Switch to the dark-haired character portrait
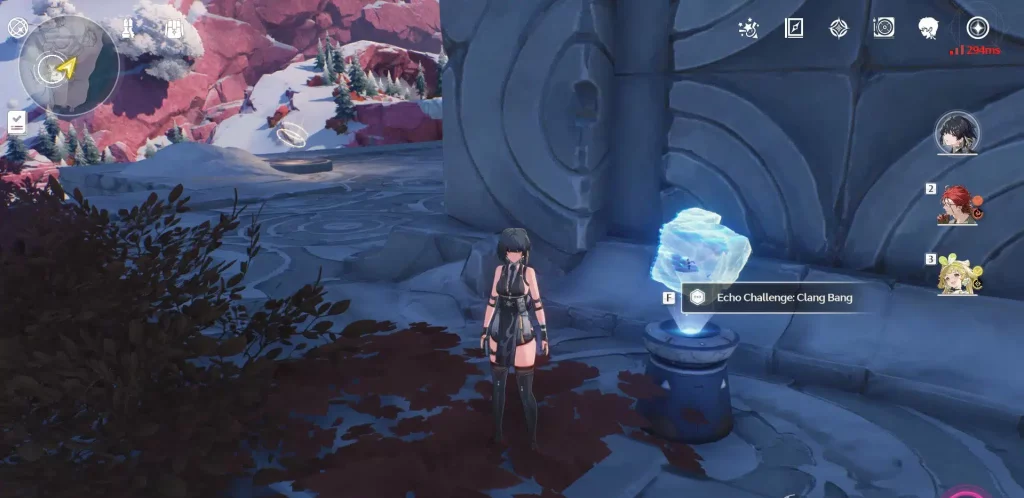Screen dimensions: 1024x498 [957, 133]
